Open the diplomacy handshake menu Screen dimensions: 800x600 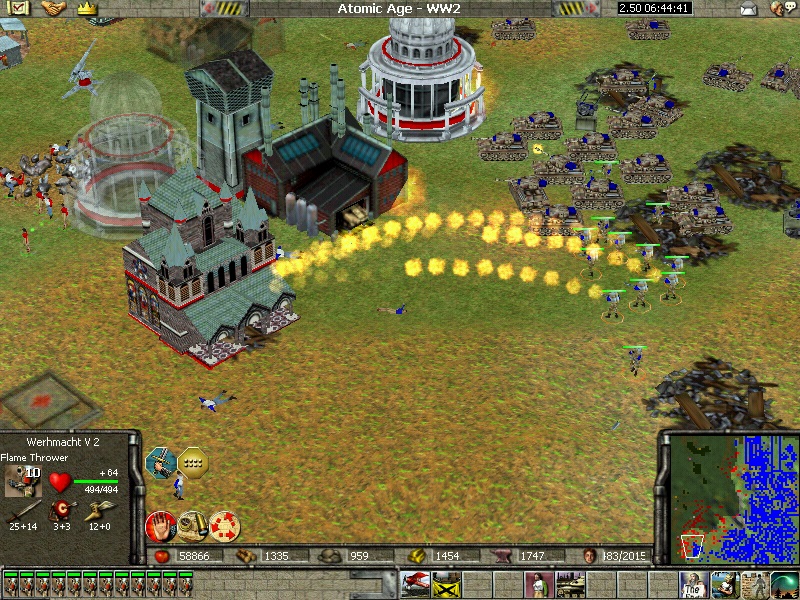(x=54, y=8)
